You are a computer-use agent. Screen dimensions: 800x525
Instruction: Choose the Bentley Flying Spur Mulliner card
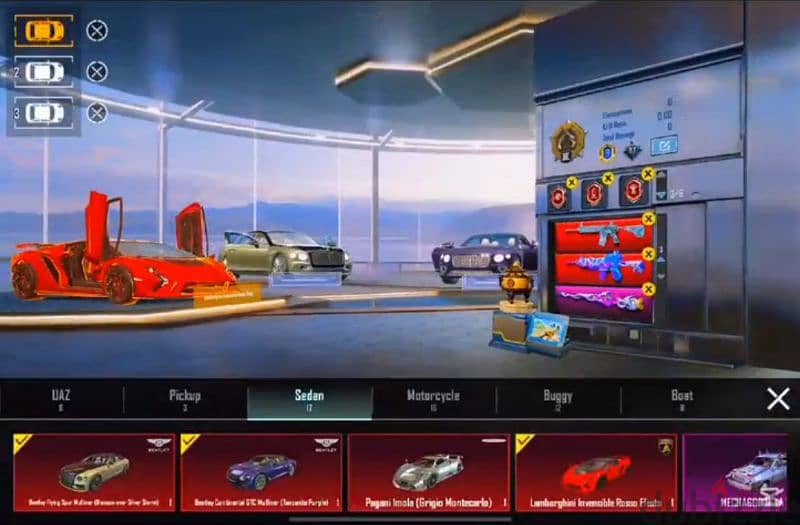(x=93, y=471)
